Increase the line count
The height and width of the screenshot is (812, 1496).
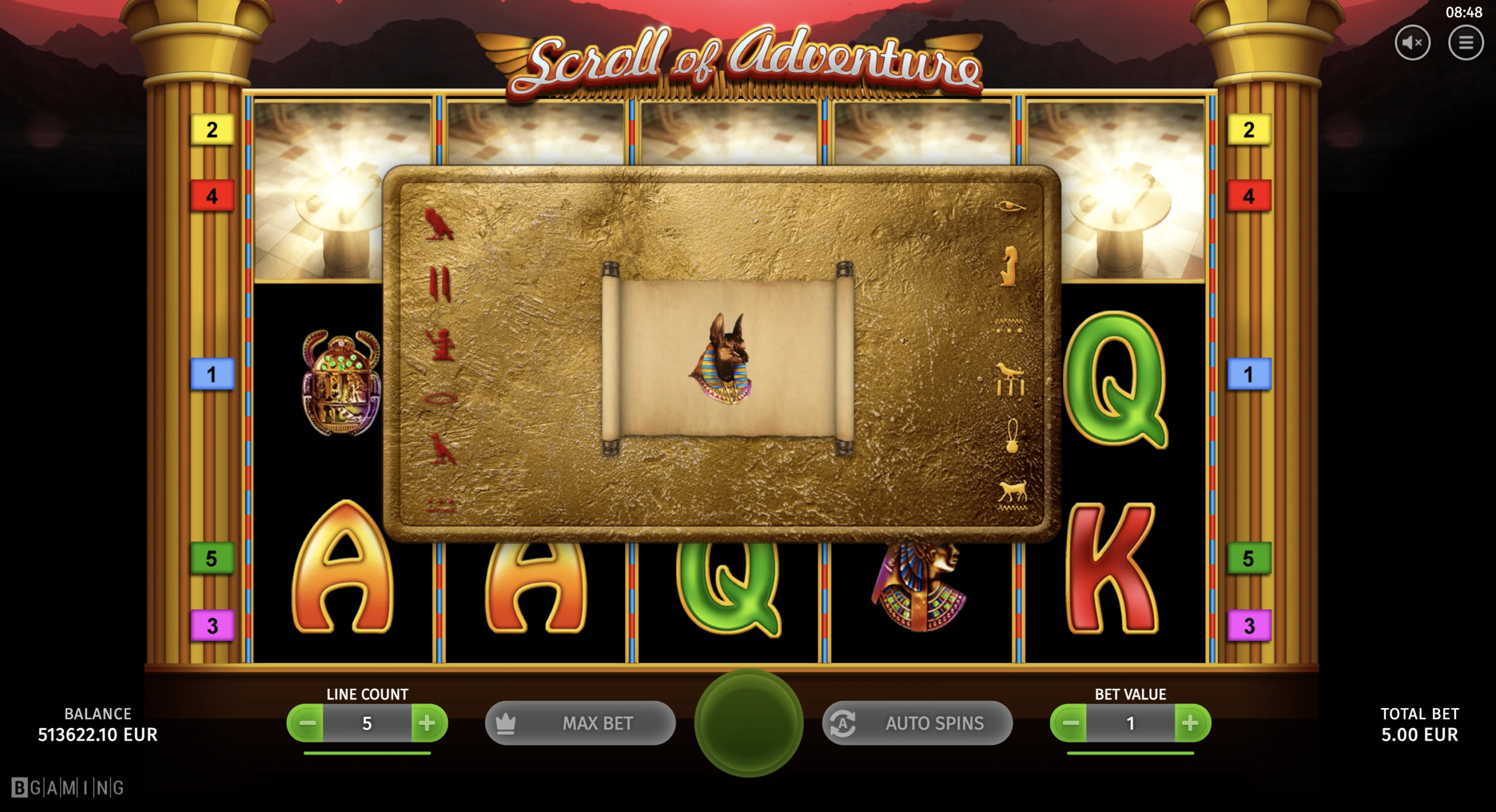click(x=428, y=723)
